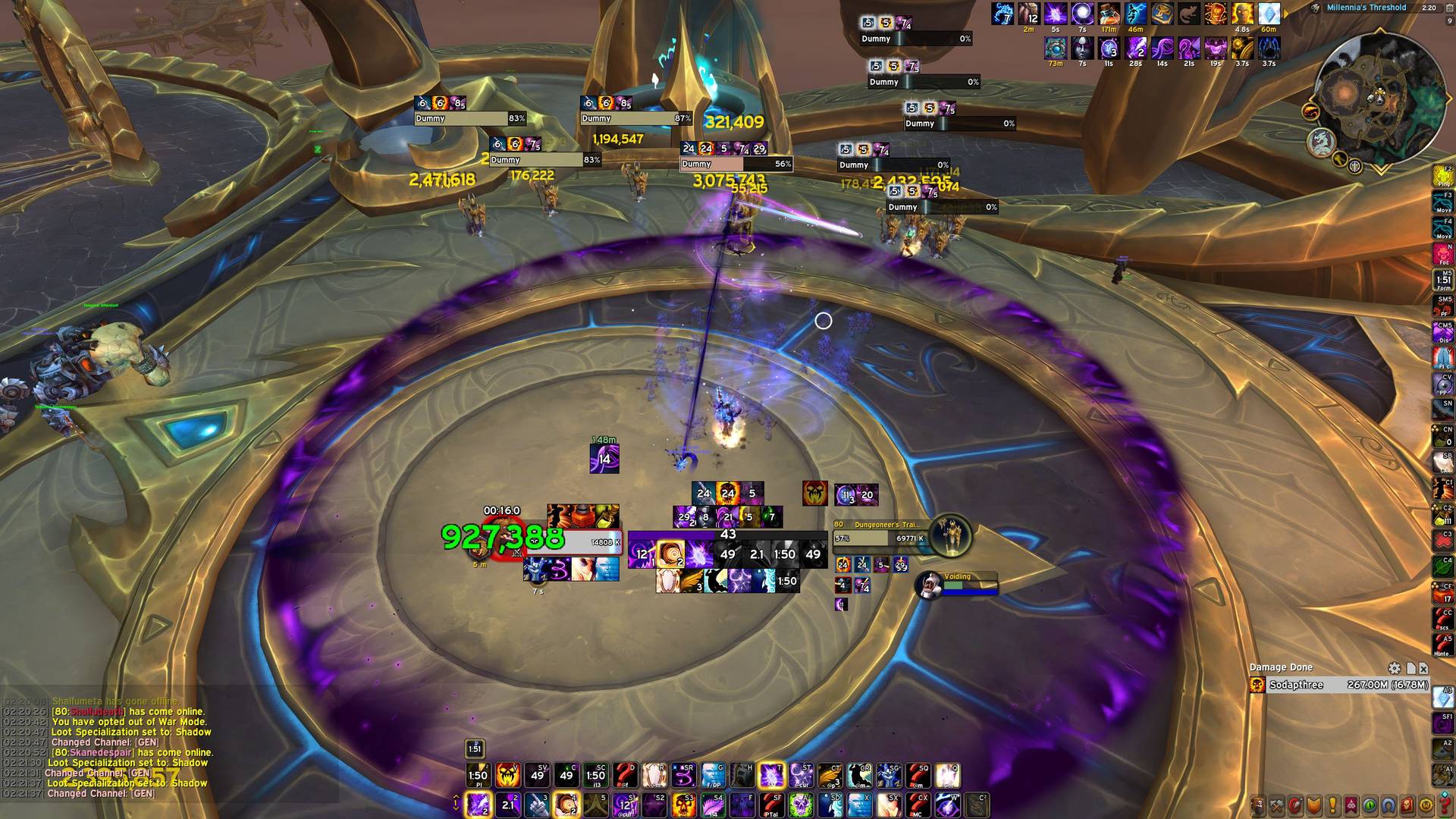
Task: Open the damage meter settings gear
Action: (1394, 668)
